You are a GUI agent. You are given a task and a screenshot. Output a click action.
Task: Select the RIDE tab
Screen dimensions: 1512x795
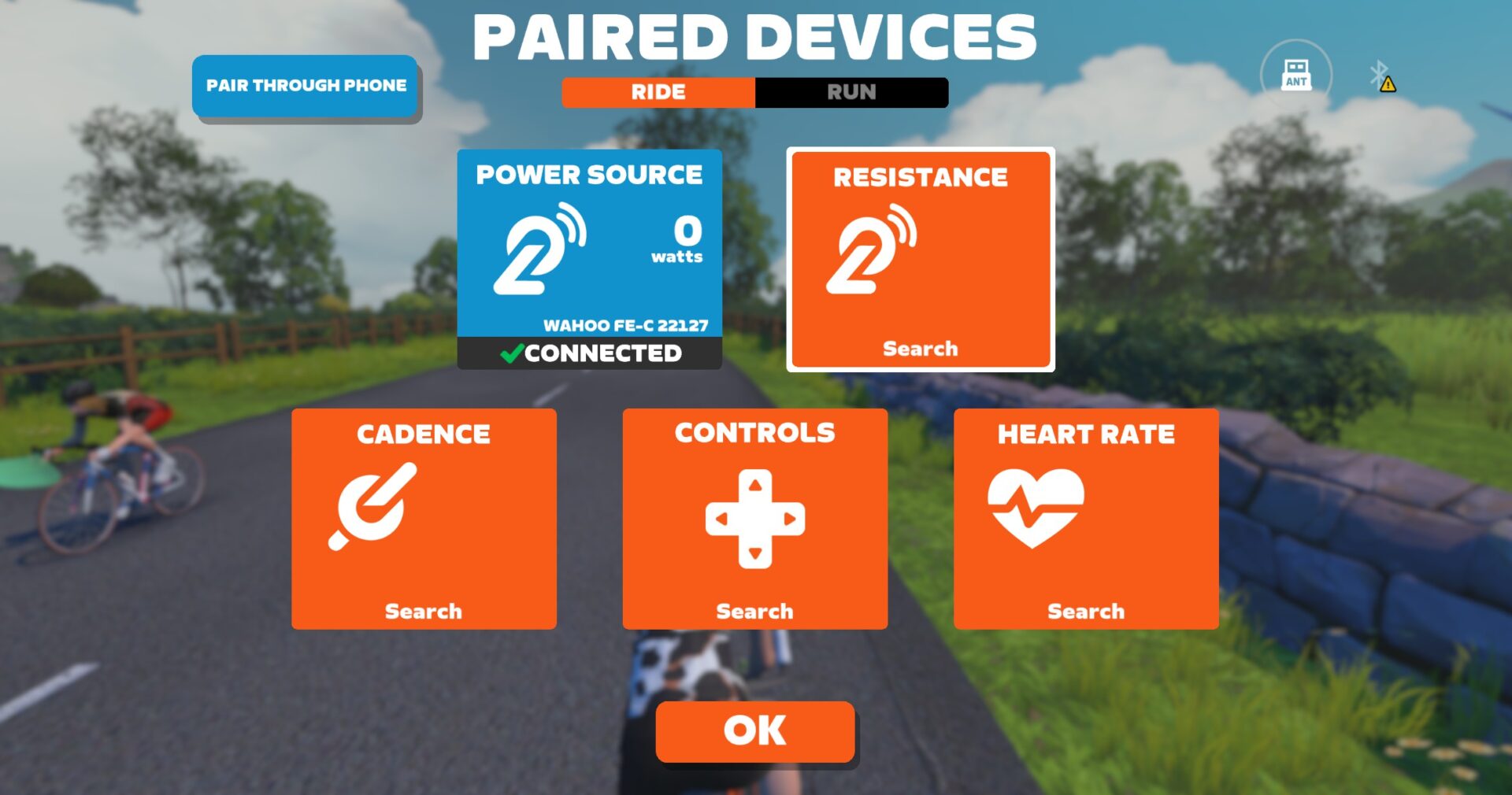658,92
